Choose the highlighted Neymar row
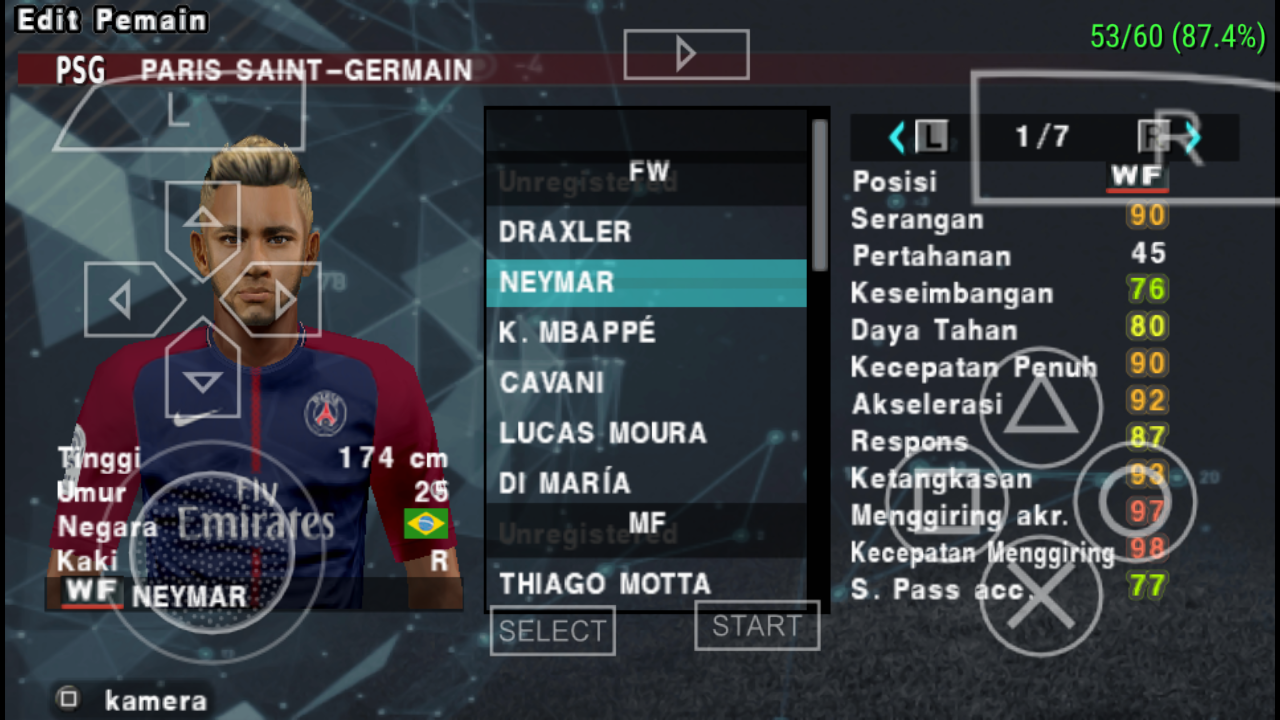 645,283
